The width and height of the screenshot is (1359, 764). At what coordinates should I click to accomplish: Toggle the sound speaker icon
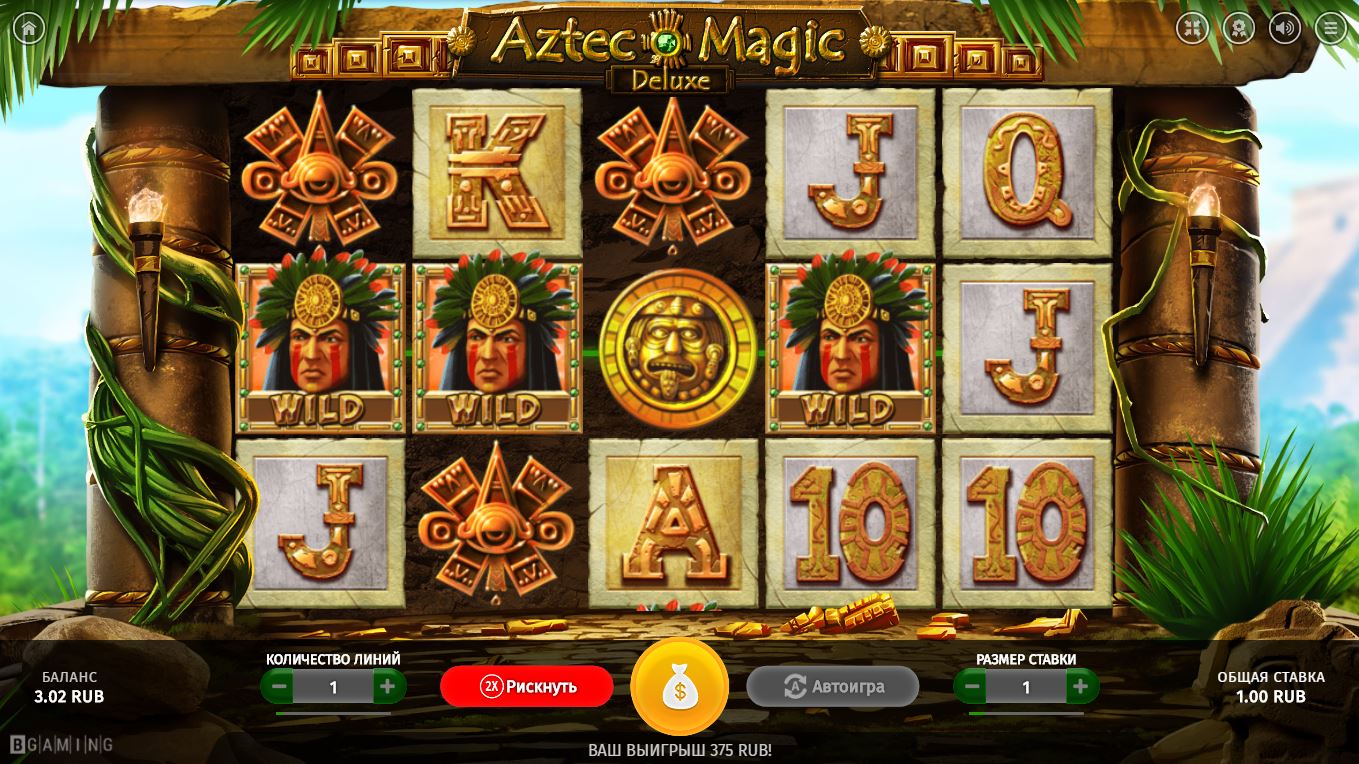(x=1285, y=28)
